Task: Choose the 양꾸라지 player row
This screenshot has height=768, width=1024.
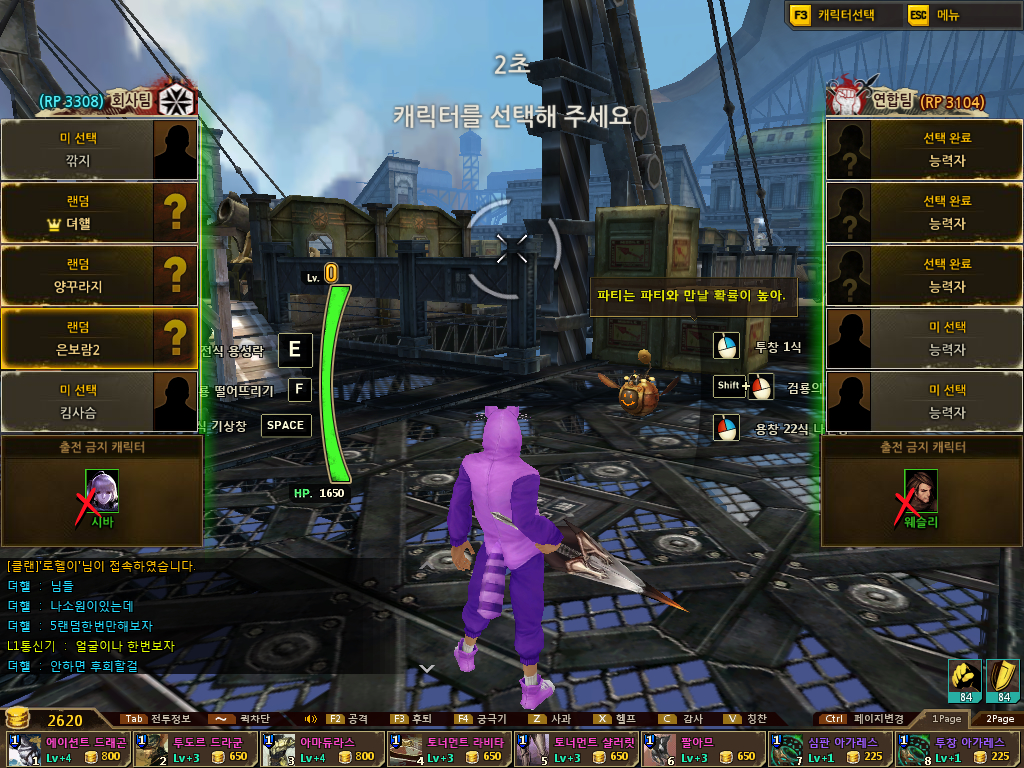Action: (98, 275)
